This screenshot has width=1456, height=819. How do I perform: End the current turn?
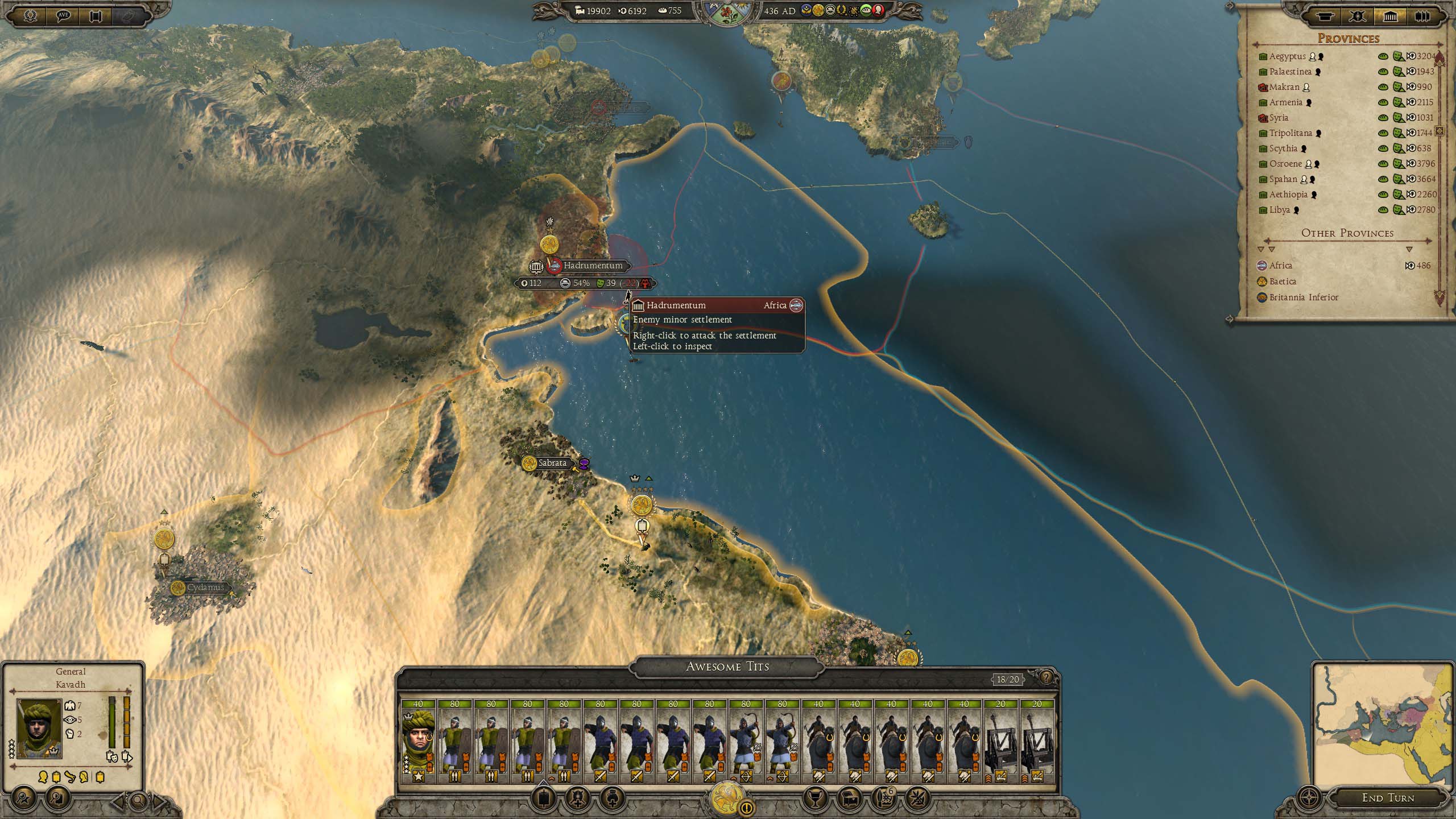click(1388, 797)
